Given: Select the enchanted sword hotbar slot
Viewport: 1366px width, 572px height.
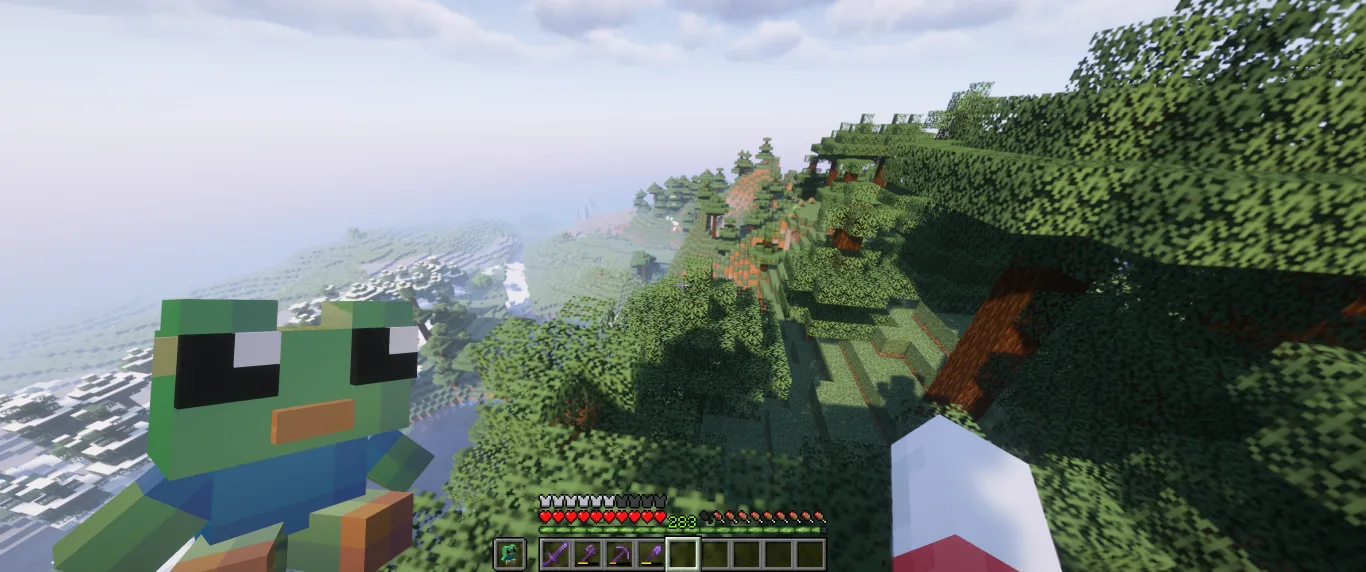Looking at the screenshot, I should (x=556, y=554).
